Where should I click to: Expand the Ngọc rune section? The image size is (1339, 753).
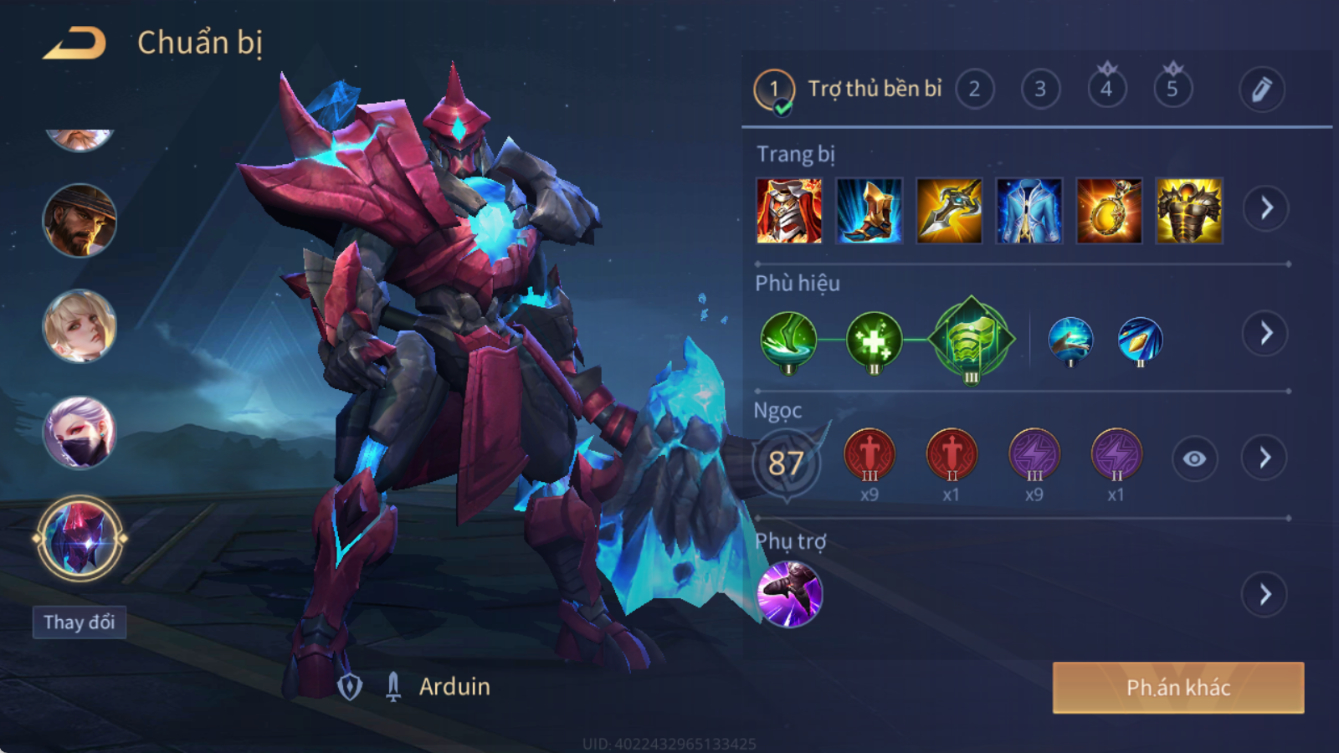1265,458
